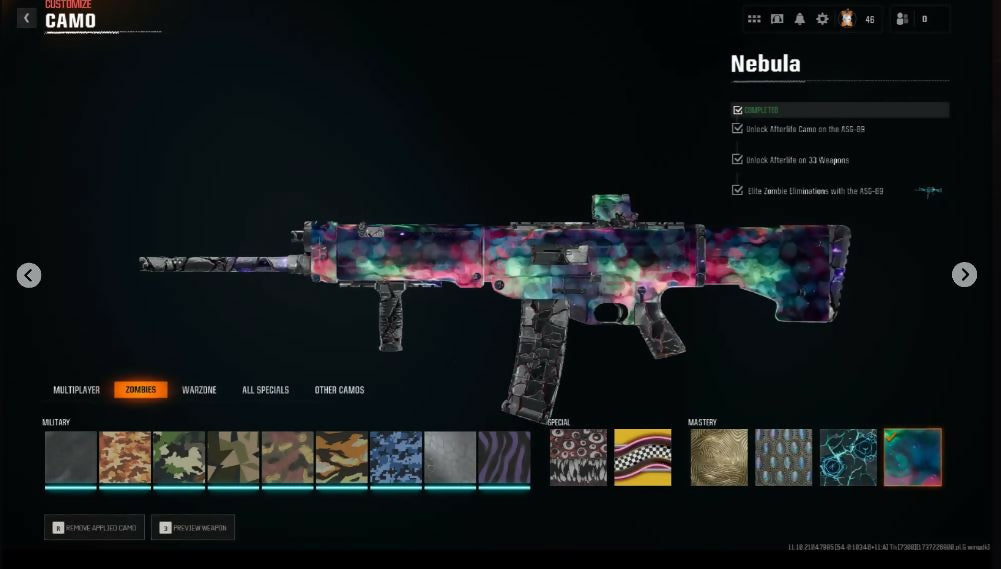1001x569 pixels.
Task: Select the eyes and teeth special camo
Action: pyautogui.click(x=578, y=458)
